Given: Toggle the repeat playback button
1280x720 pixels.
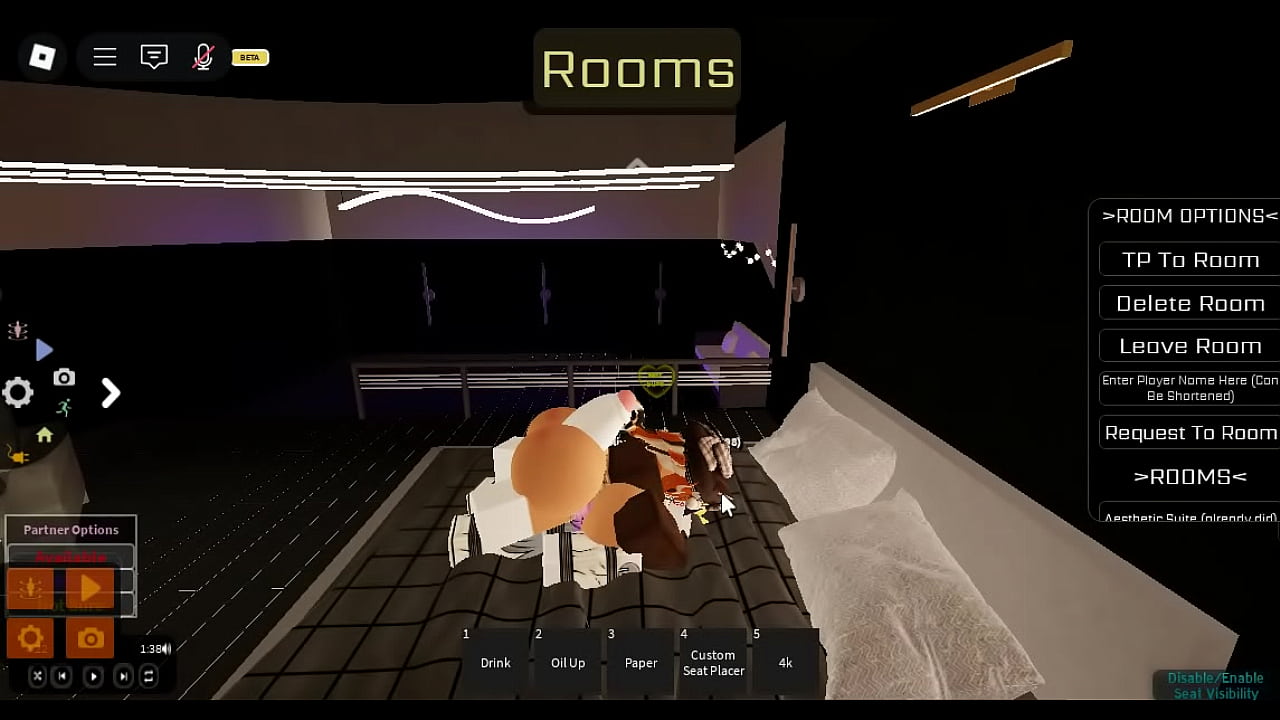Looking at the screenshot, I should click(x=148, y=676).
